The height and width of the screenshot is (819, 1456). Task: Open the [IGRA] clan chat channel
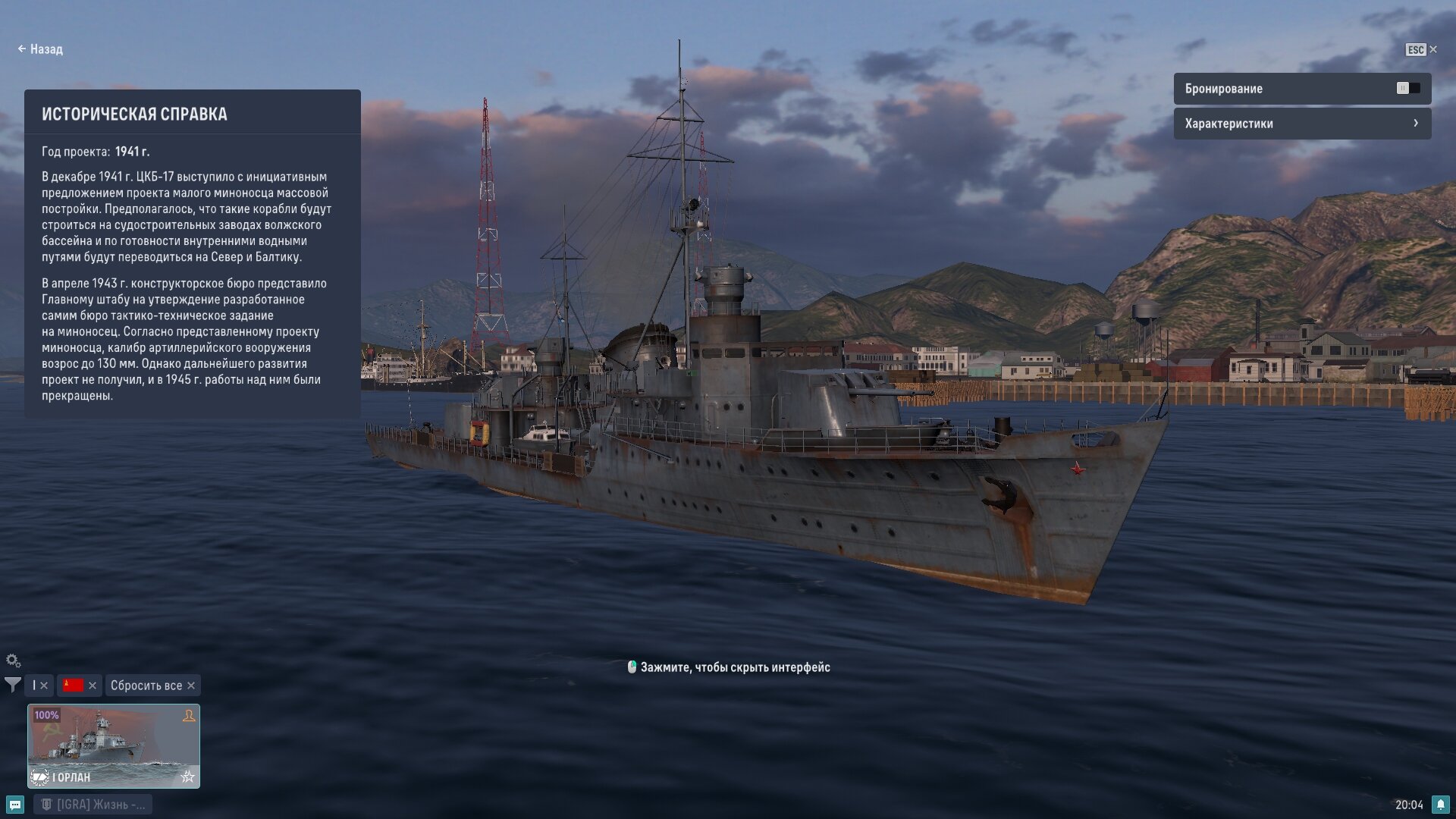point(93,805)
